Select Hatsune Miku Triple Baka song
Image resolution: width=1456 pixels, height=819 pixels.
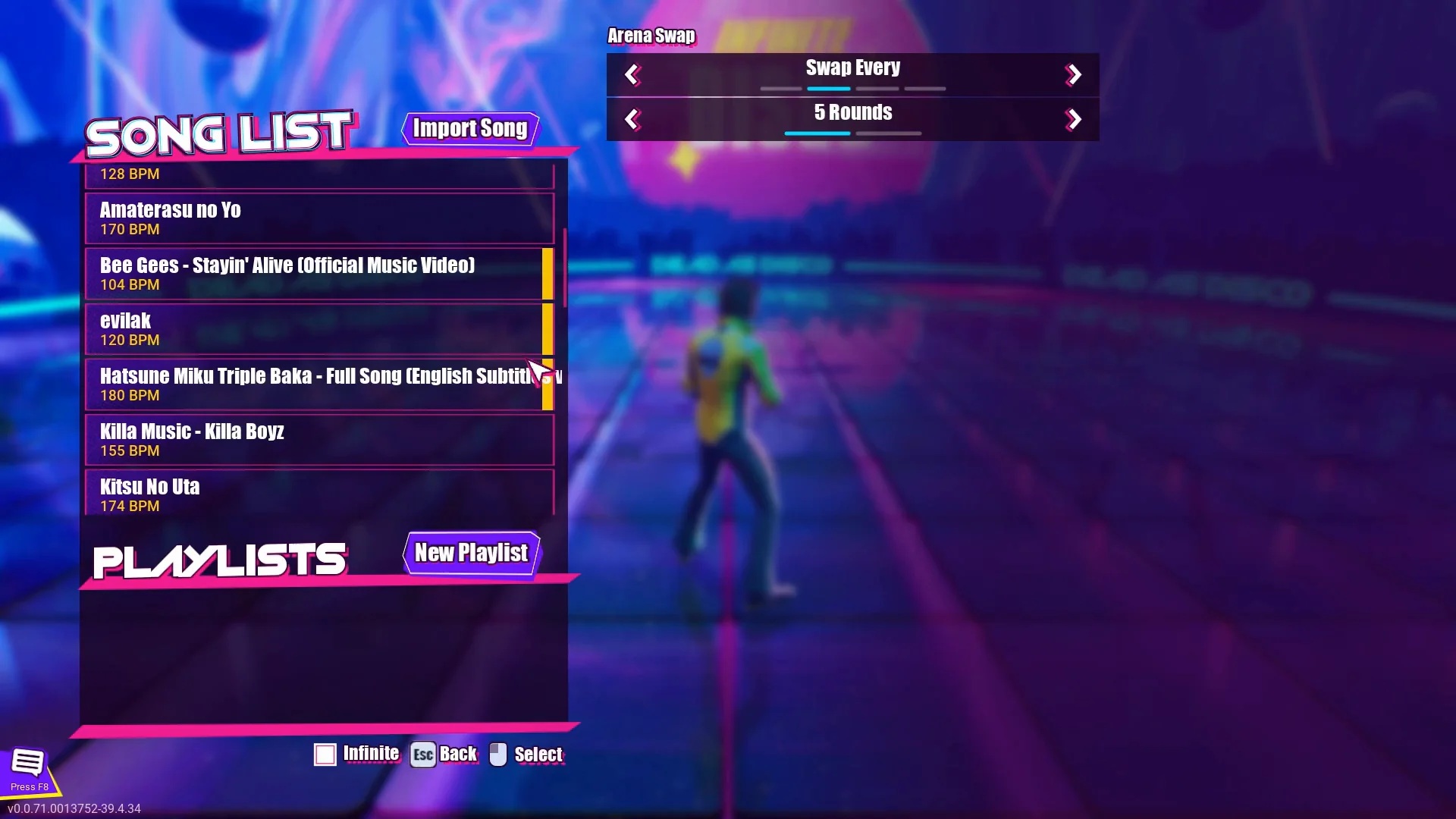pos(318,384)
